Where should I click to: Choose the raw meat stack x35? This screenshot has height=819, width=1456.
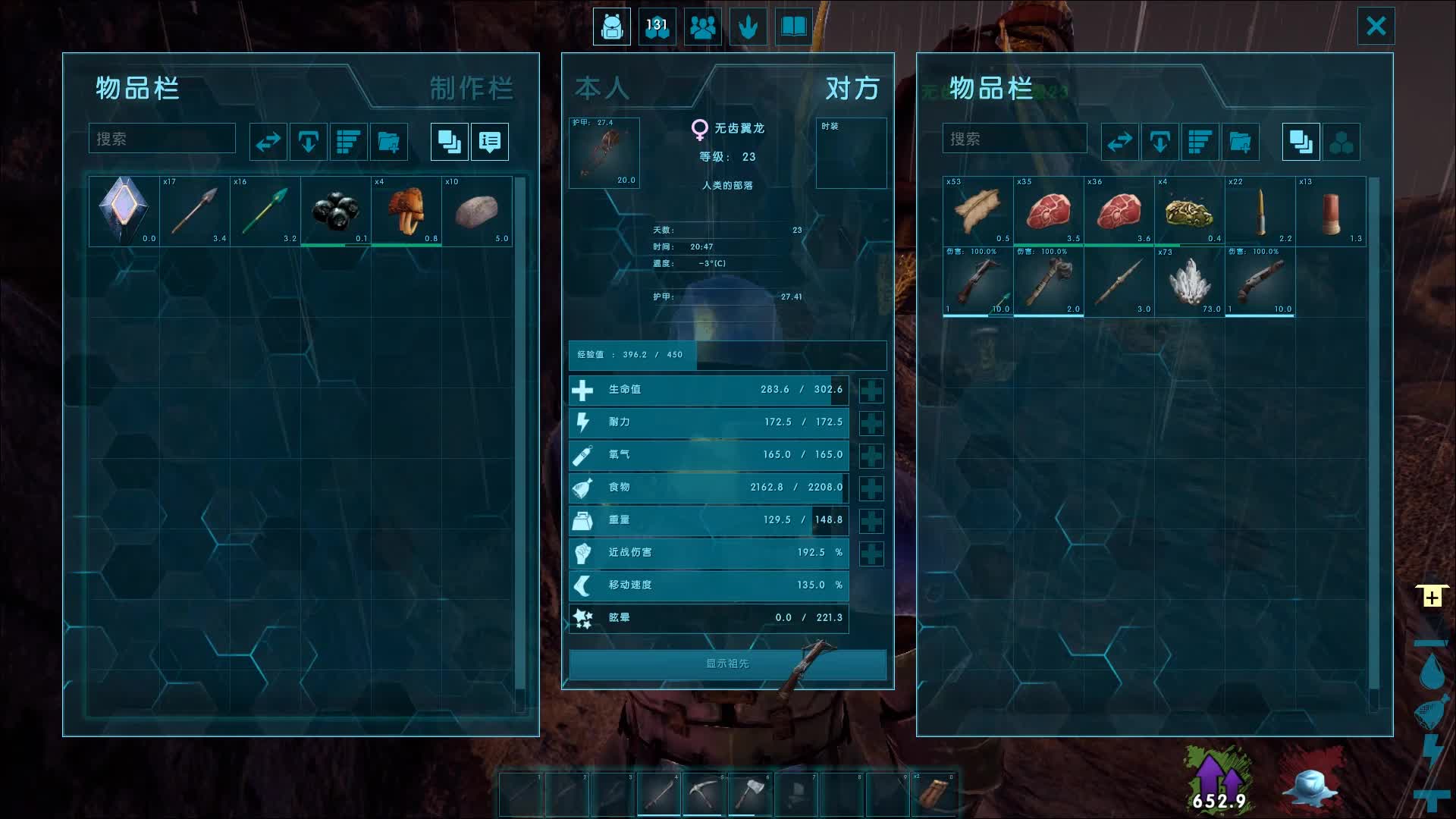(x=1048, y=211)
